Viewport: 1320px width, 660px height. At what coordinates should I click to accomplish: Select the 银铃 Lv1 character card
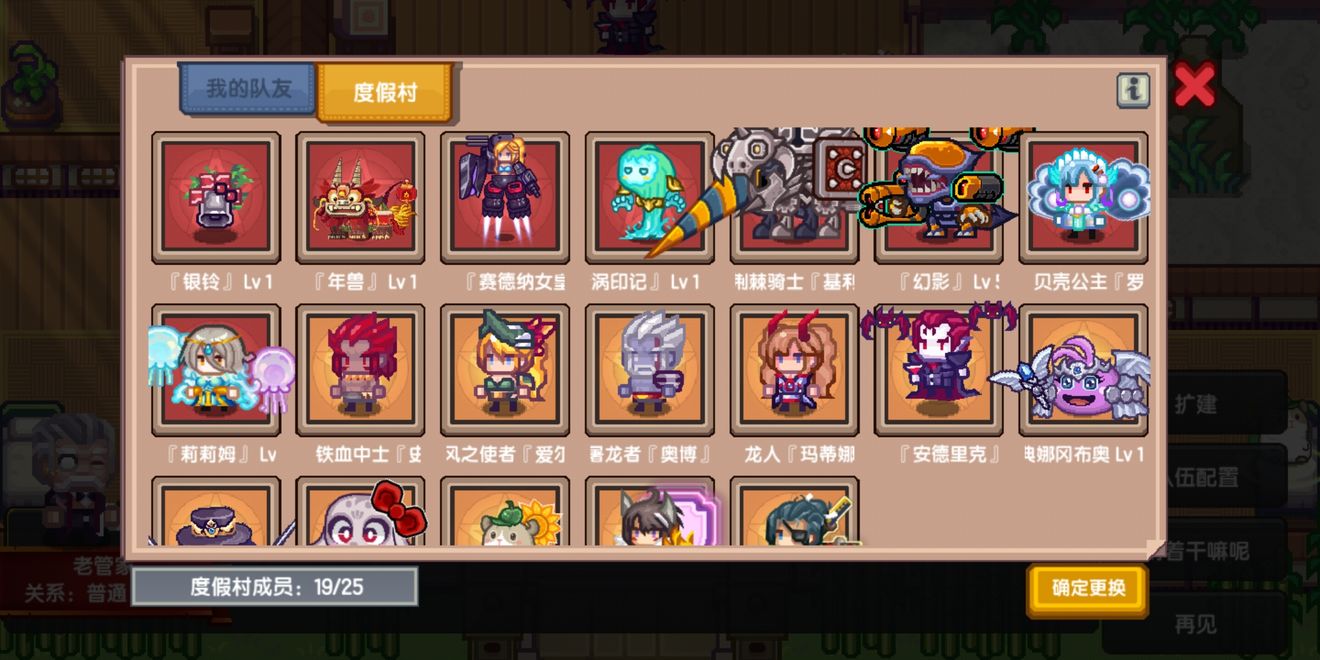pos(216,197)
